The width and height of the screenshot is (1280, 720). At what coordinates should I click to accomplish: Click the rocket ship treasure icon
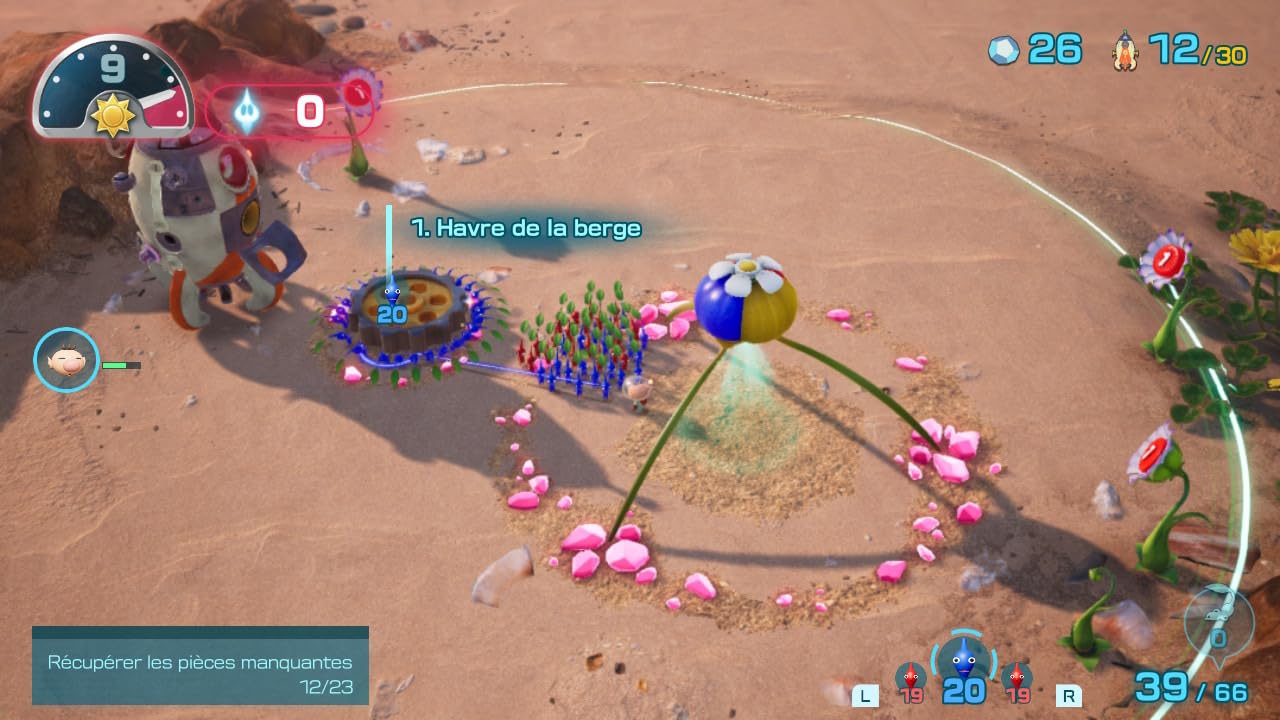(x=1126, y=50)
